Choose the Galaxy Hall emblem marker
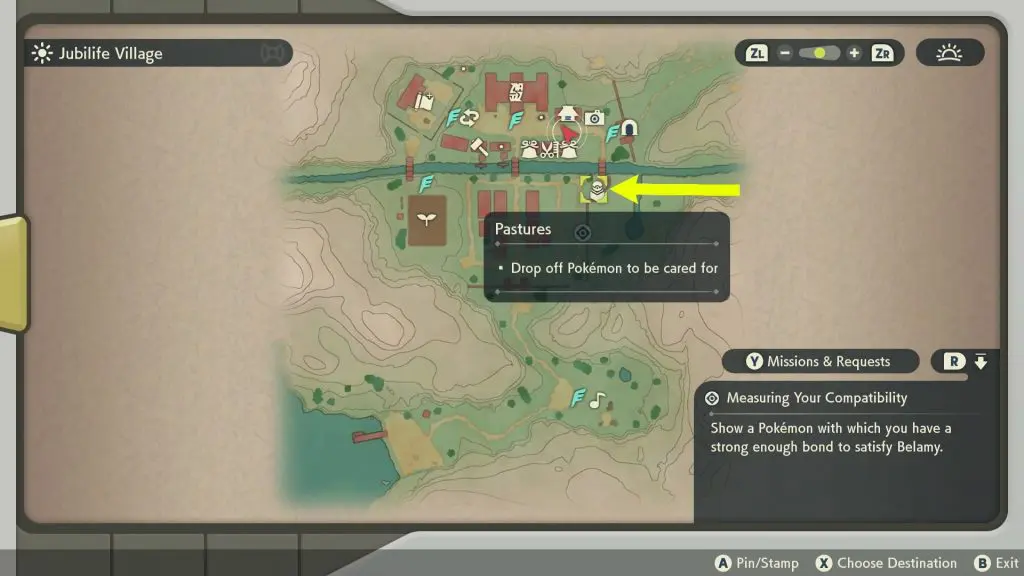1024x576 pixels. [517, 91]
